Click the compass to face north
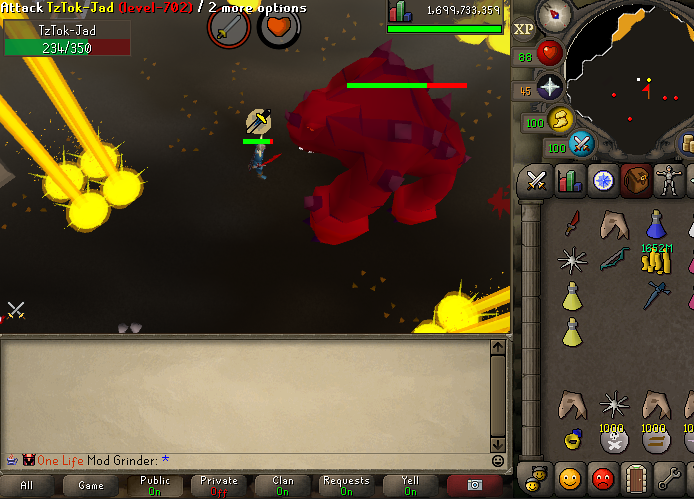694x499 pixels. (x=553, y=16)
